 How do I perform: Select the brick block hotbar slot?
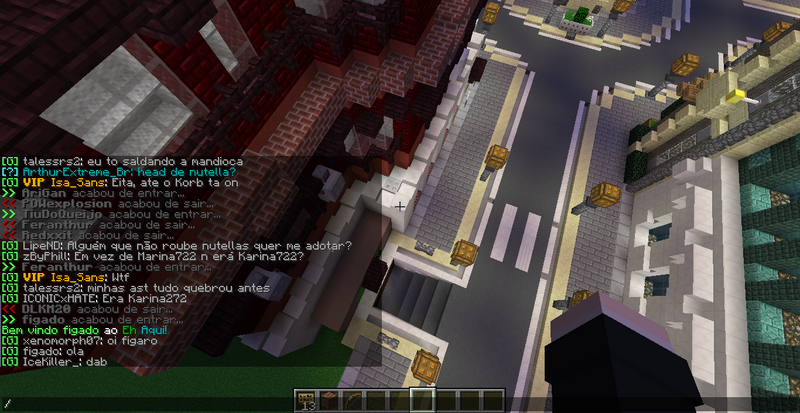pos(329,402)
